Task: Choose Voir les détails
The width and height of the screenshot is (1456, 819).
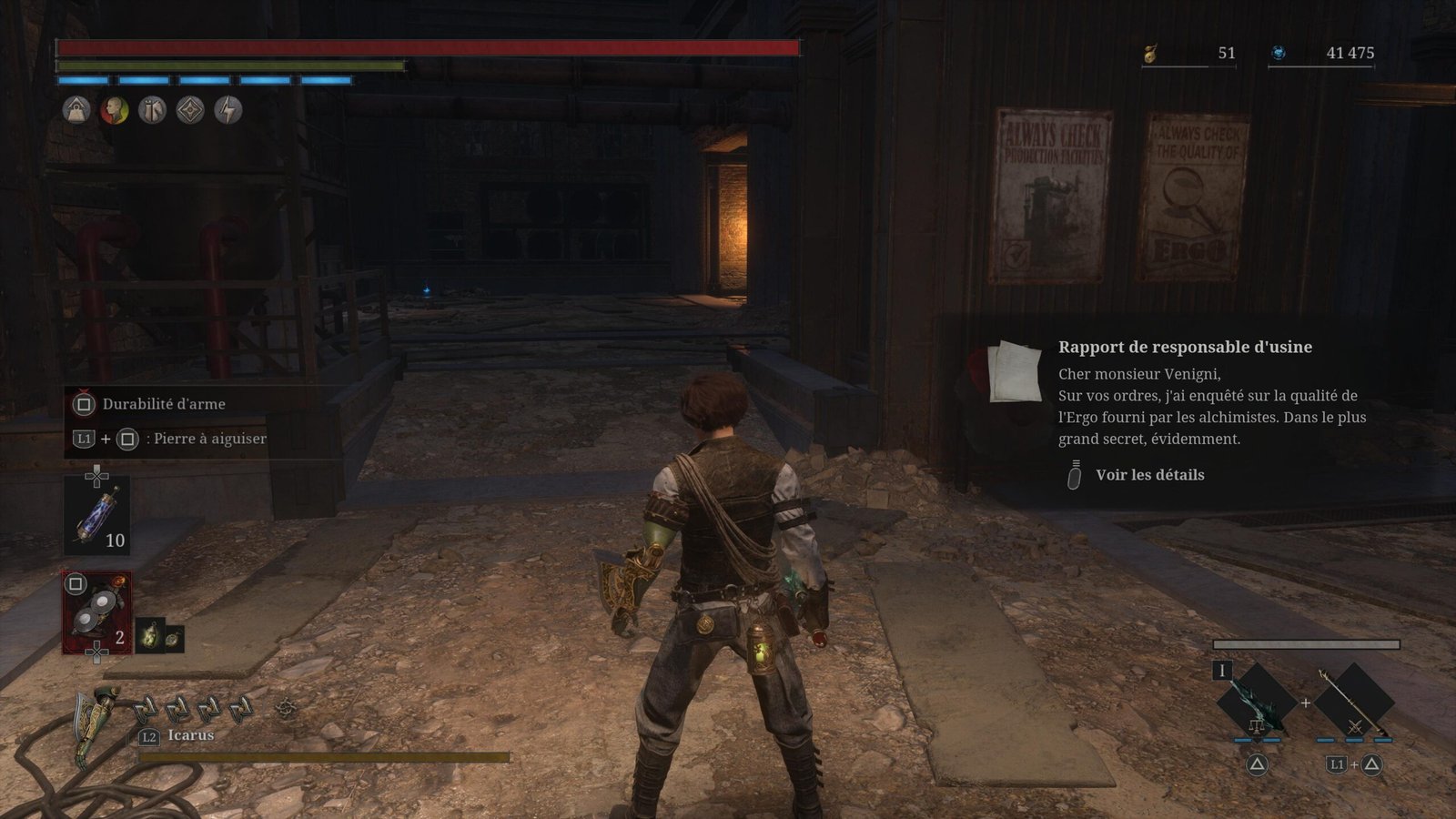Action: pyautogui.click(x=1148, y=475)
